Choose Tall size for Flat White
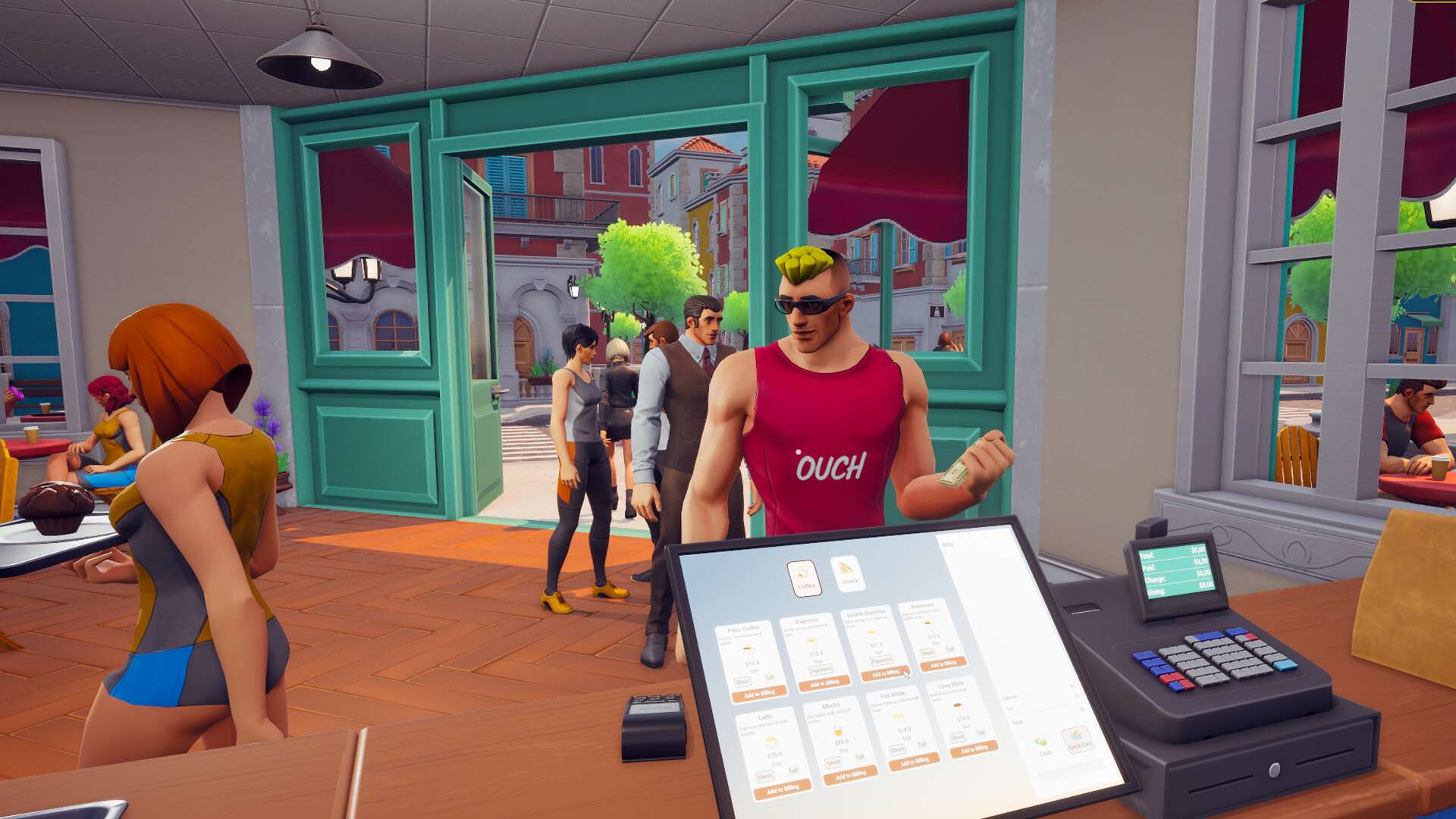1456x819 pixels. 922,744
